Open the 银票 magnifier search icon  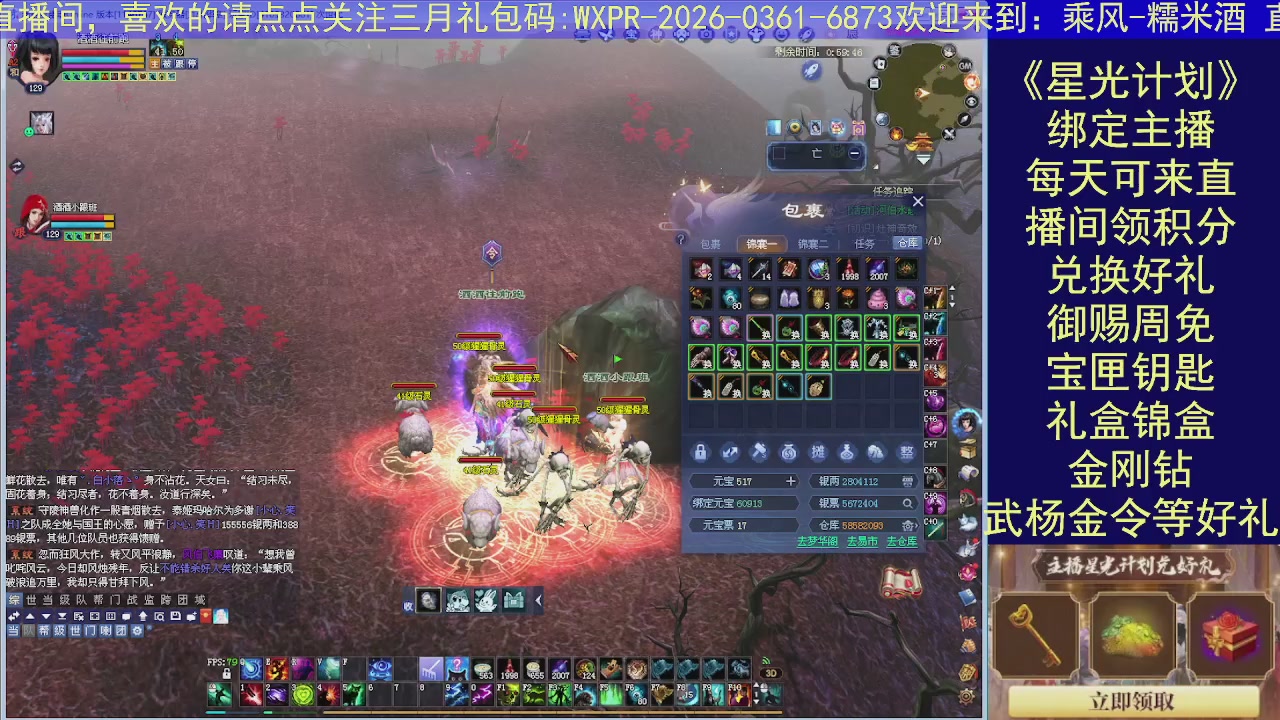tap(908, 503)
